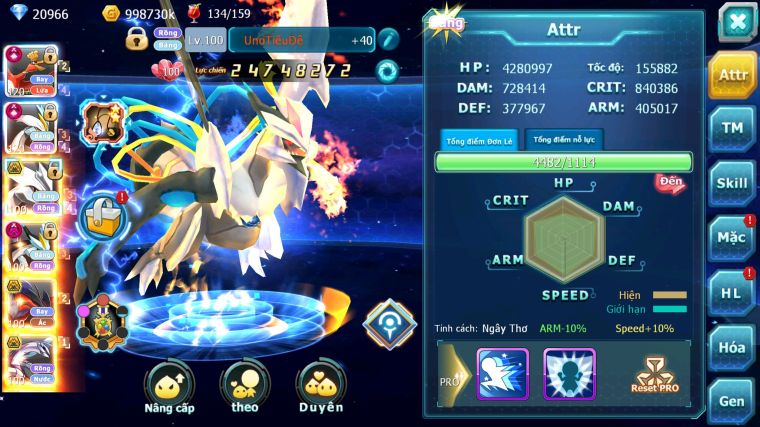Viewport: 760px width, 427px height.
Task: Click the blue refresh arrows icon
Action: point(387,71)
